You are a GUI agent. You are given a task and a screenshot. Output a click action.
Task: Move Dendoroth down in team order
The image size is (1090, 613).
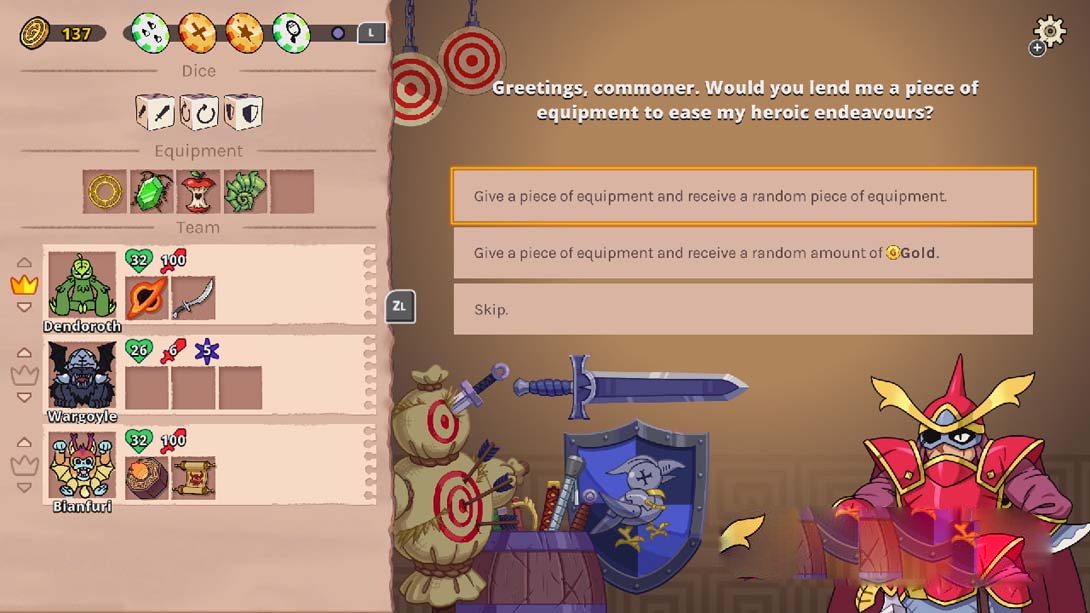(x=24, y=308)
